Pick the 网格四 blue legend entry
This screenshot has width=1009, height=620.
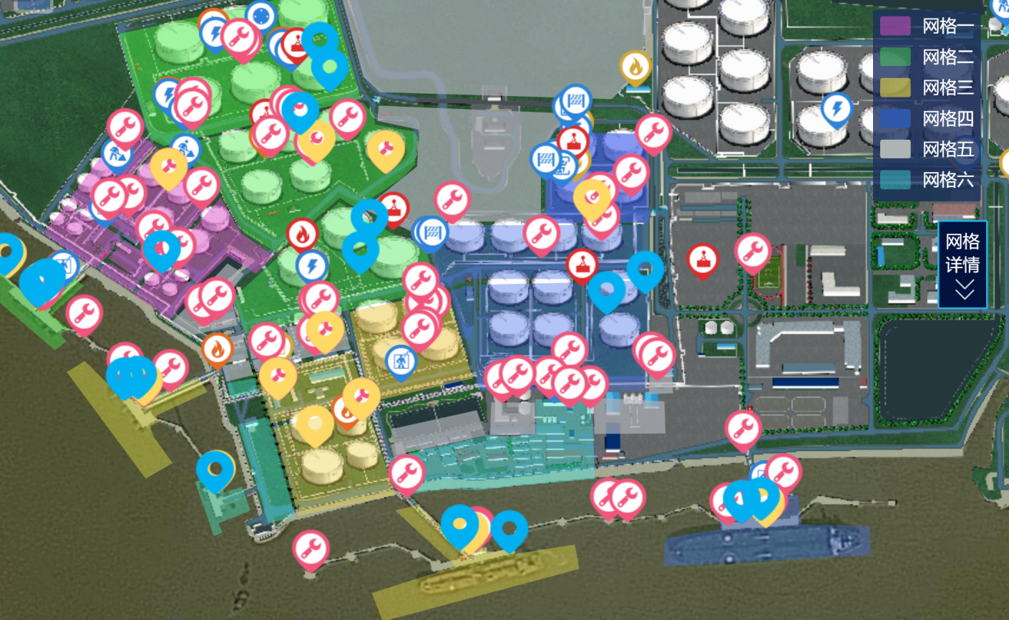pyautogui.click(x=925, y=119)
